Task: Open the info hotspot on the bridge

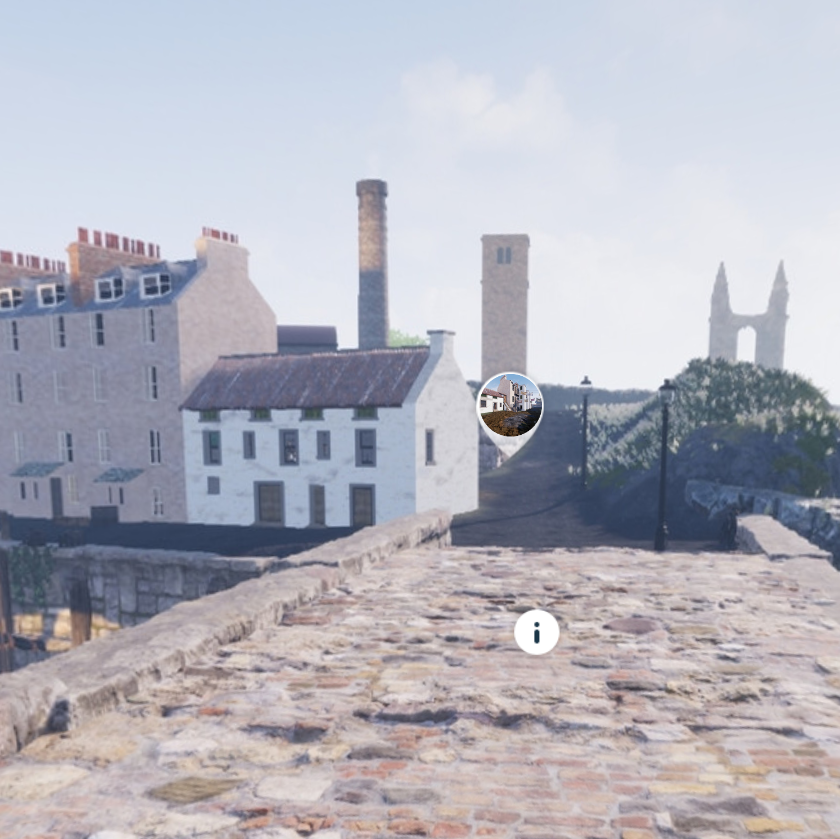Action: point(537,632)
